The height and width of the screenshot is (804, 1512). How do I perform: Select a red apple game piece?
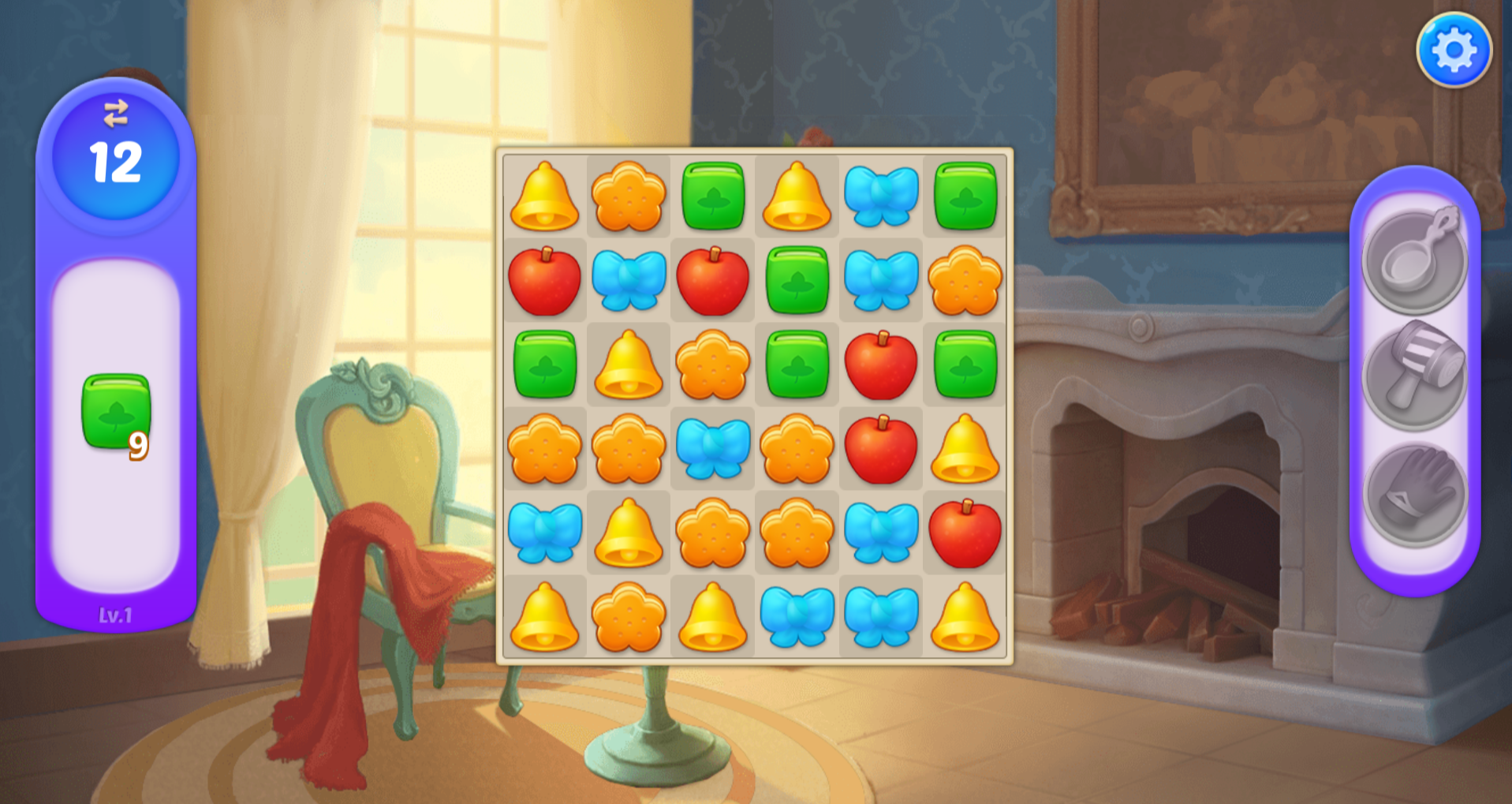tap(544, 282)
